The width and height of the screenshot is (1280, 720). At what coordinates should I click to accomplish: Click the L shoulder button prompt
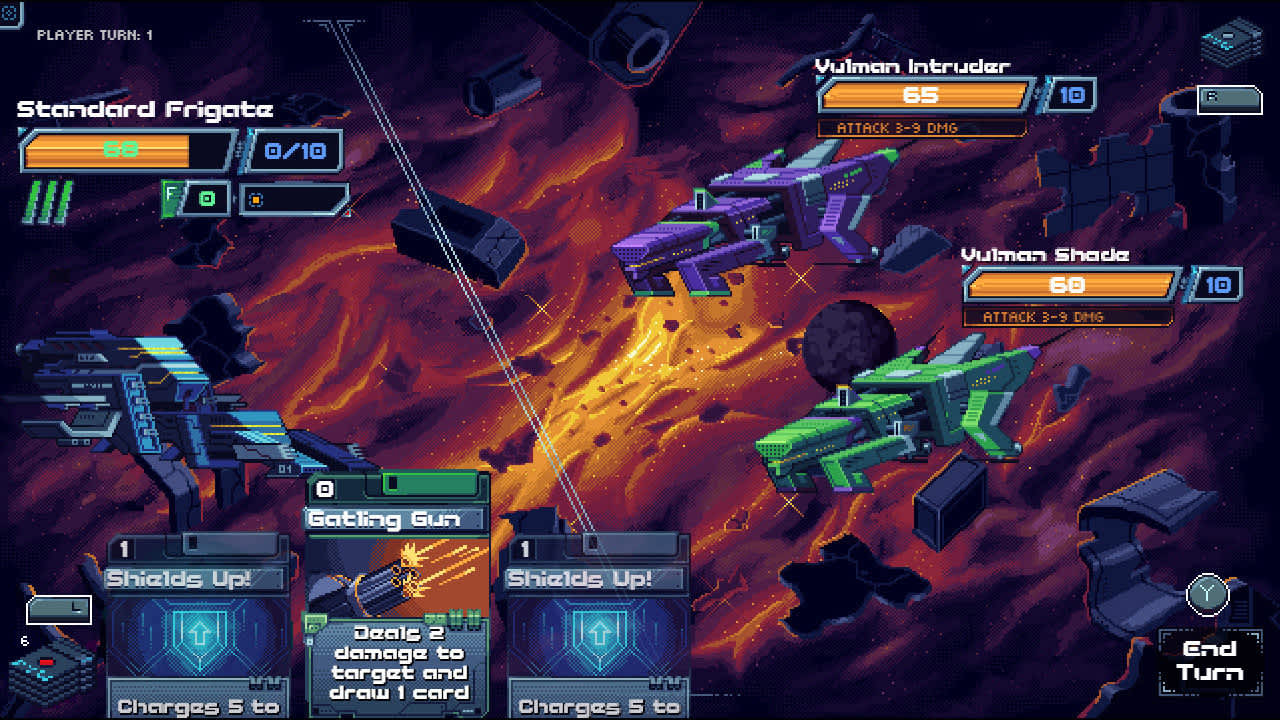(57, 609)
